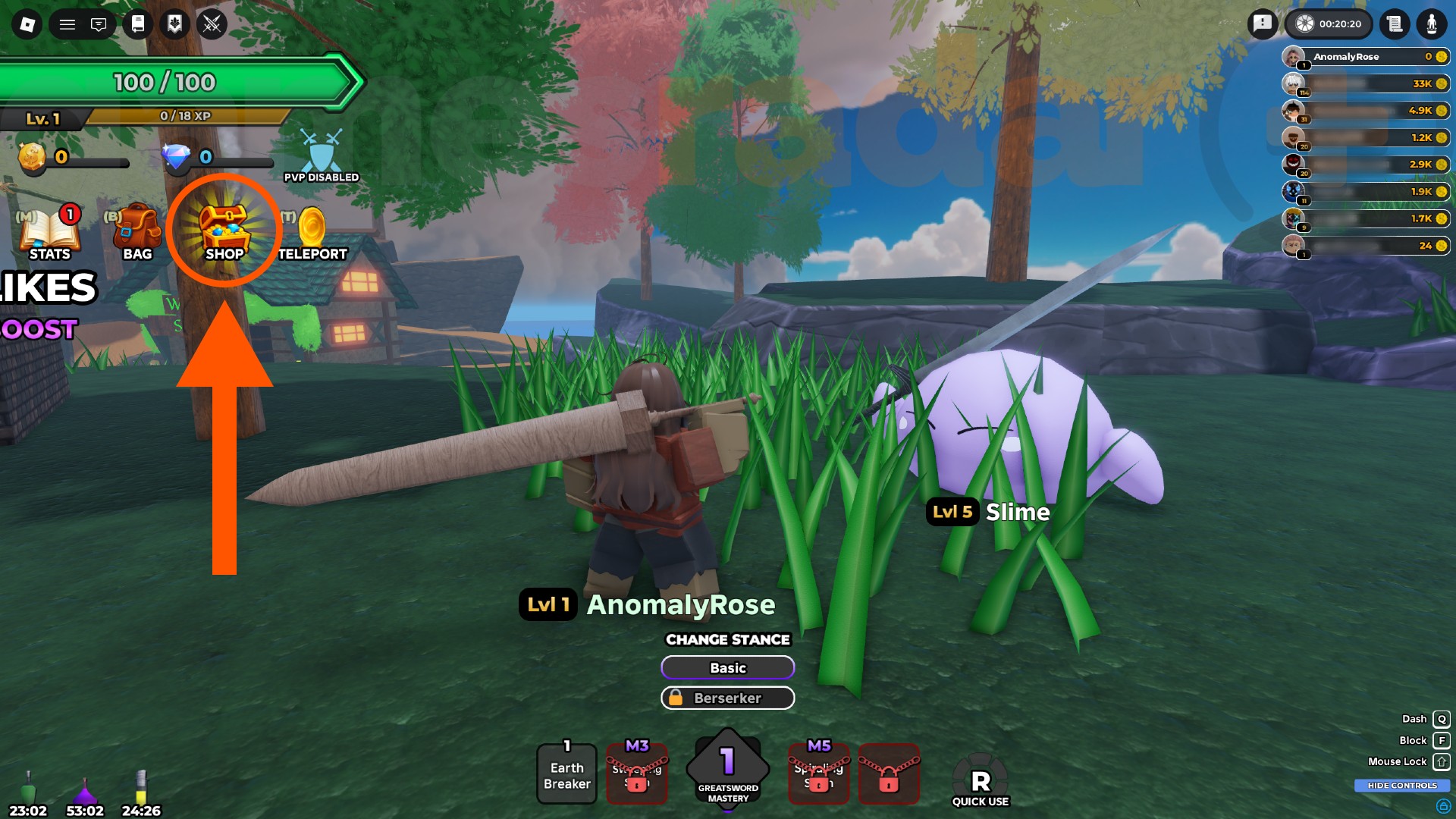Open the Roblox hamburger menu
Viewport: 1456px width, 819px height.
67,24
